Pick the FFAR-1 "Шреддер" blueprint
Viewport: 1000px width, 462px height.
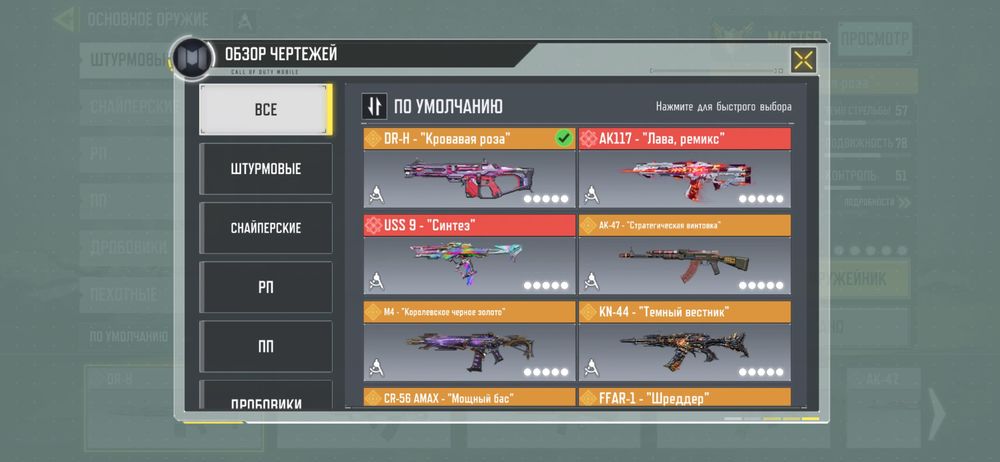click(684, 398)
